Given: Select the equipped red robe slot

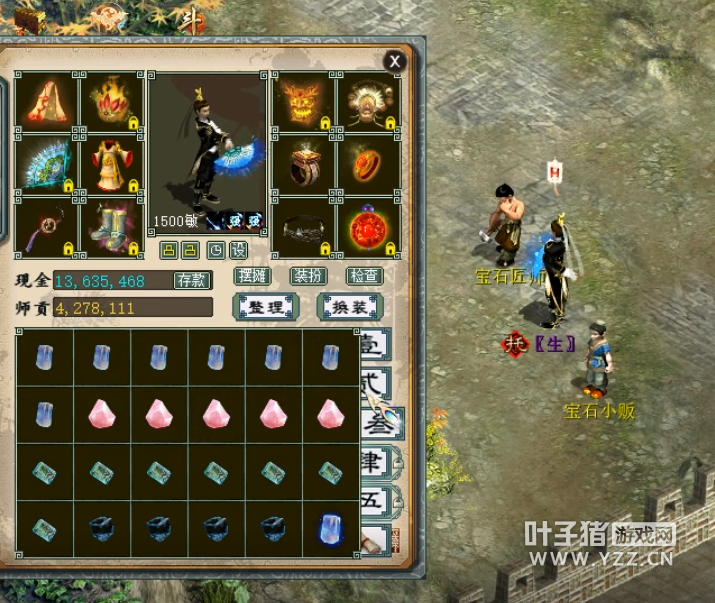Looking at the screenshot, I should click(x=111, y=164).
